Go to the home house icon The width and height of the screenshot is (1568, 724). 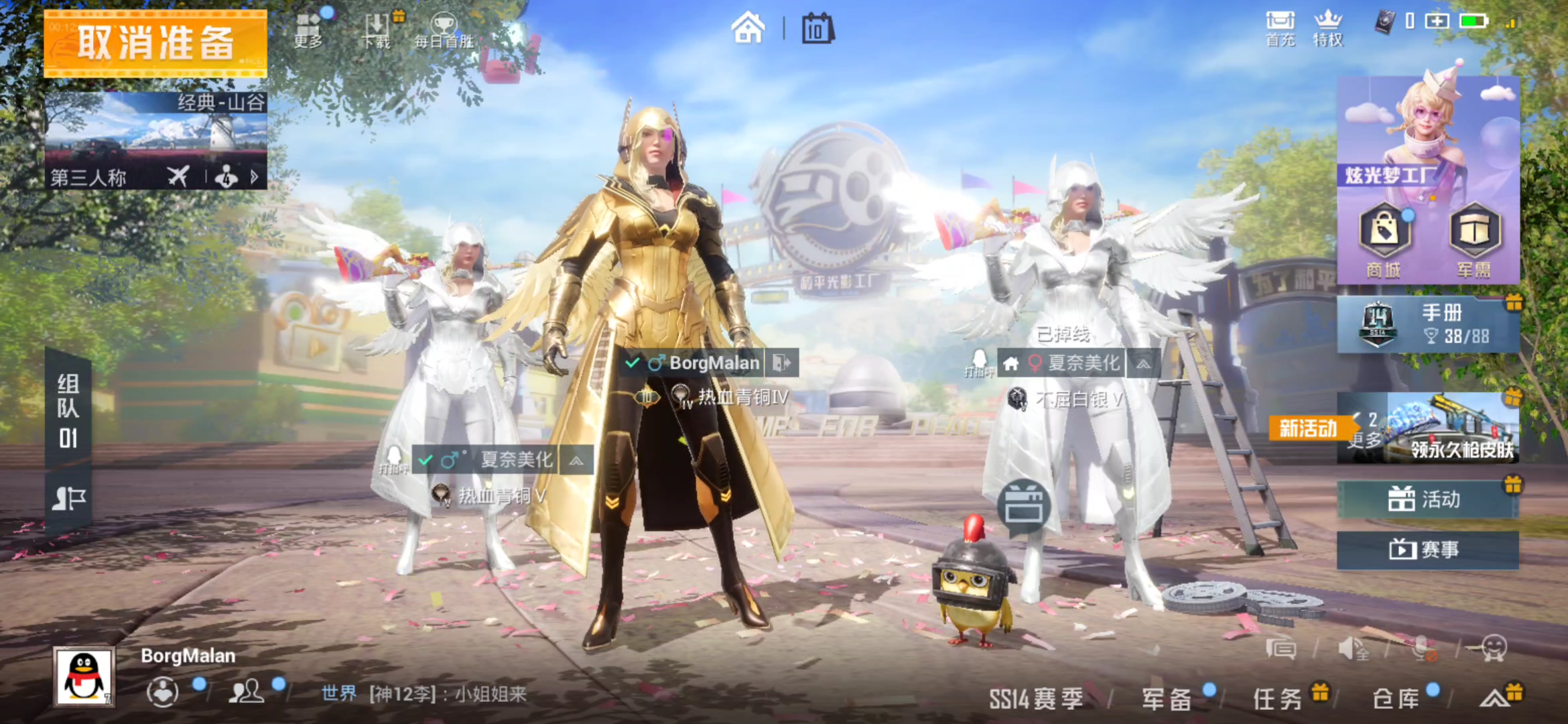coord(748,29)
